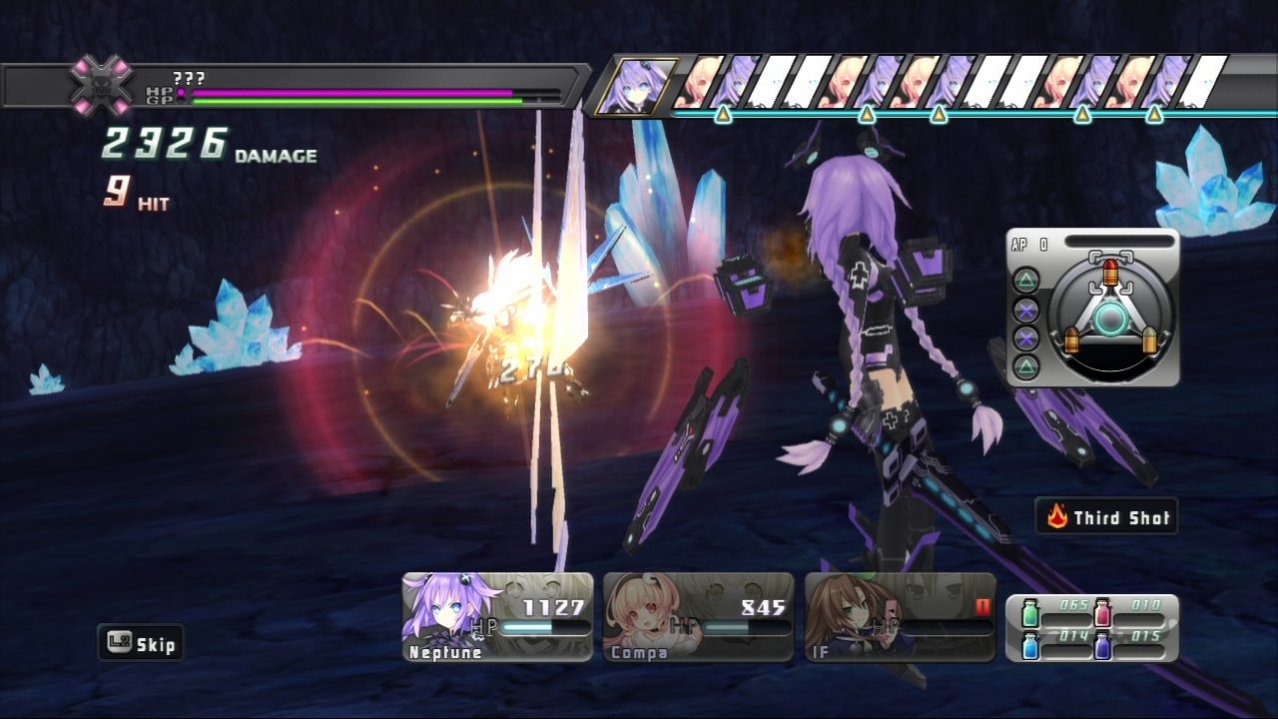Screen dimensions: 1278x719
Task: Select Compa's party status panel
Action: (698, 616)
